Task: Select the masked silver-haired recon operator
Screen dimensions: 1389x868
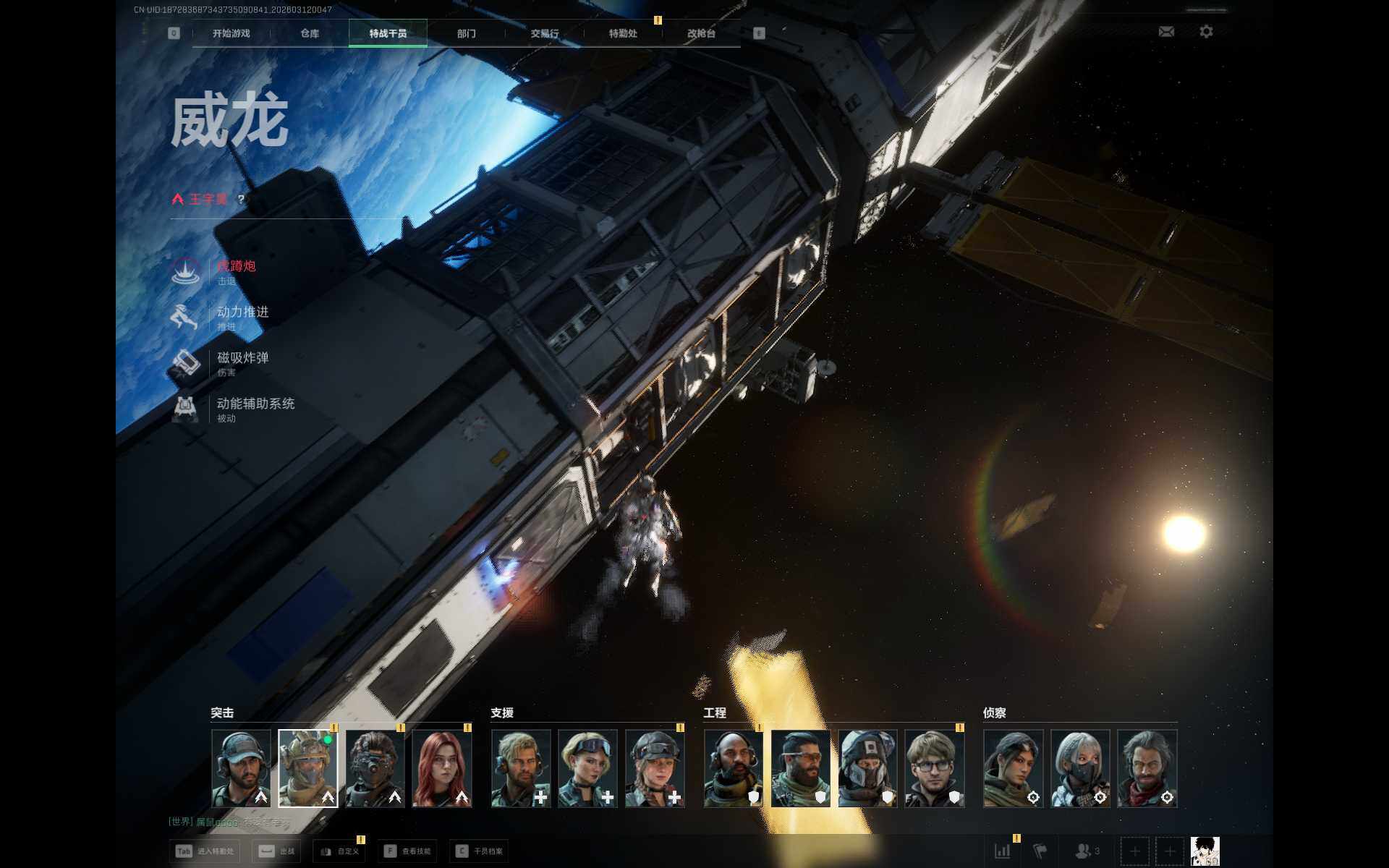Action: [x=1080, y=768]
